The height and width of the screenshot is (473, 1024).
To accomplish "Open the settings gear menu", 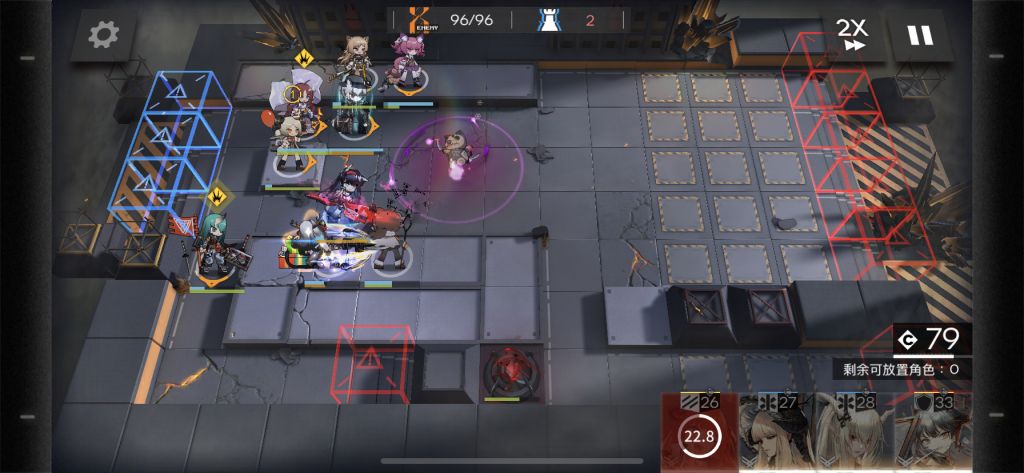I will tap(103, 36).
